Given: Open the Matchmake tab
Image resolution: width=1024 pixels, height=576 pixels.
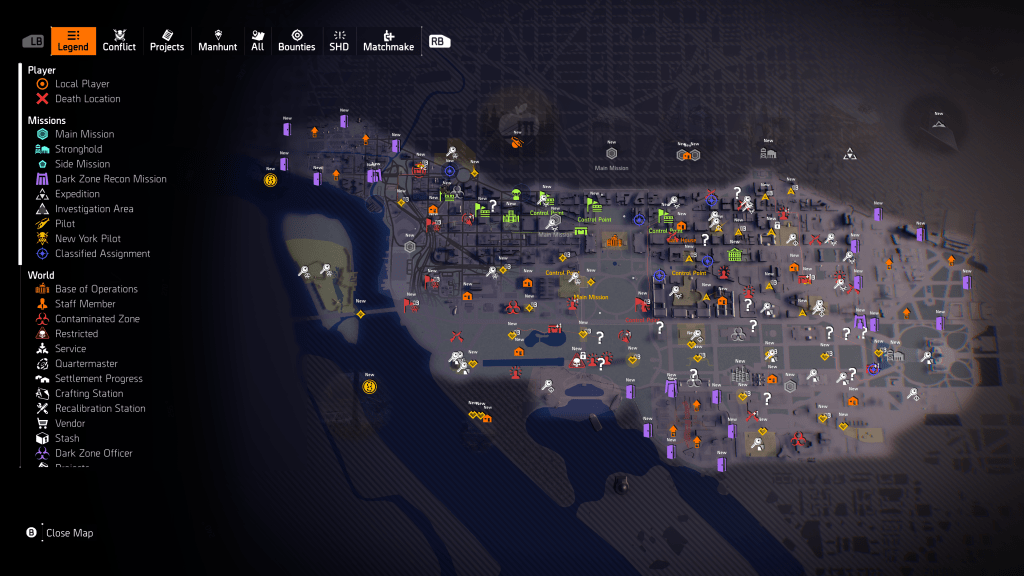Looking at the screenshot, I should (x=388, y=41).
